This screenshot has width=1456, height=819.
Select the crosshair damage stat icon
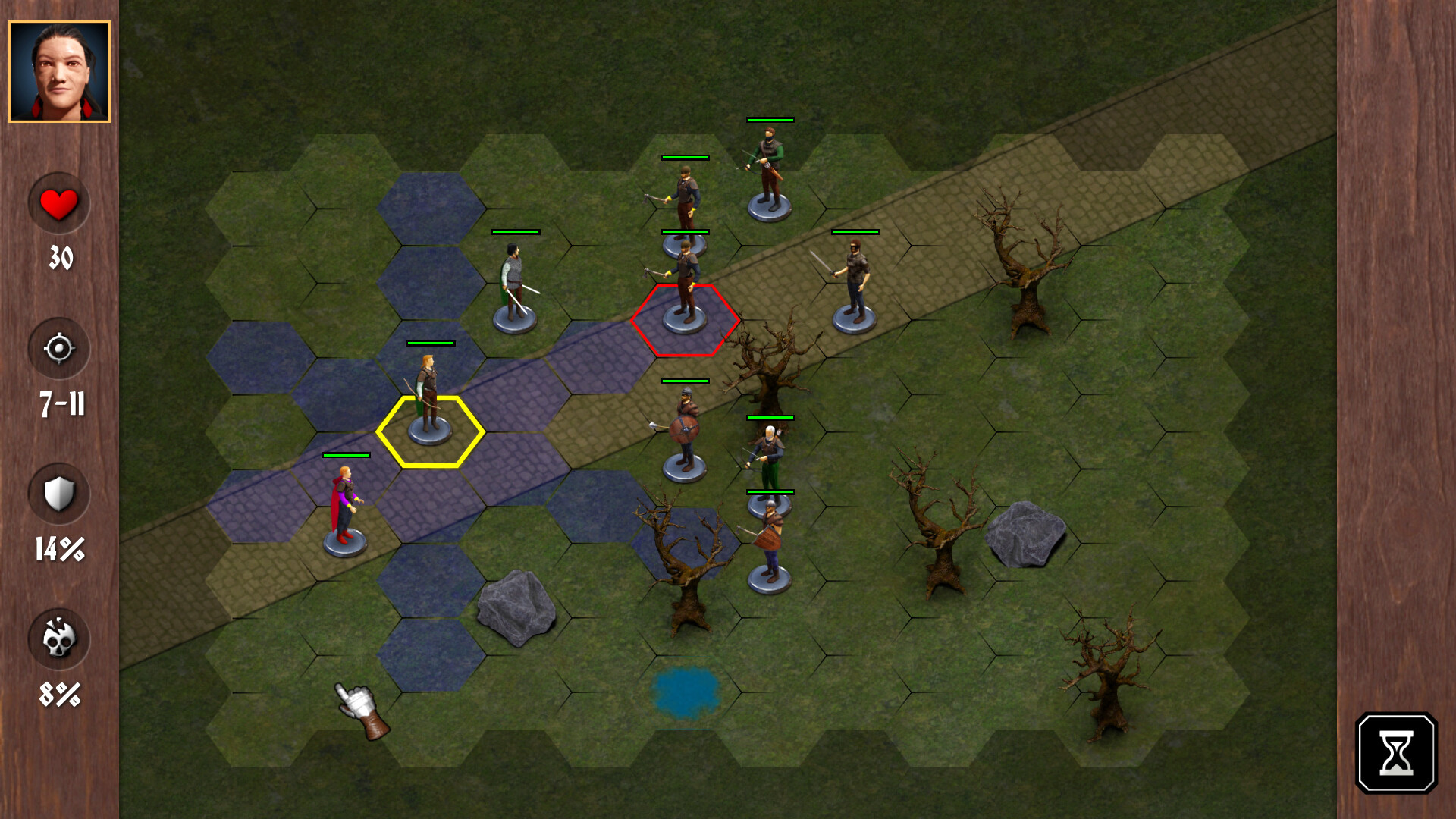tap(59, 349)
